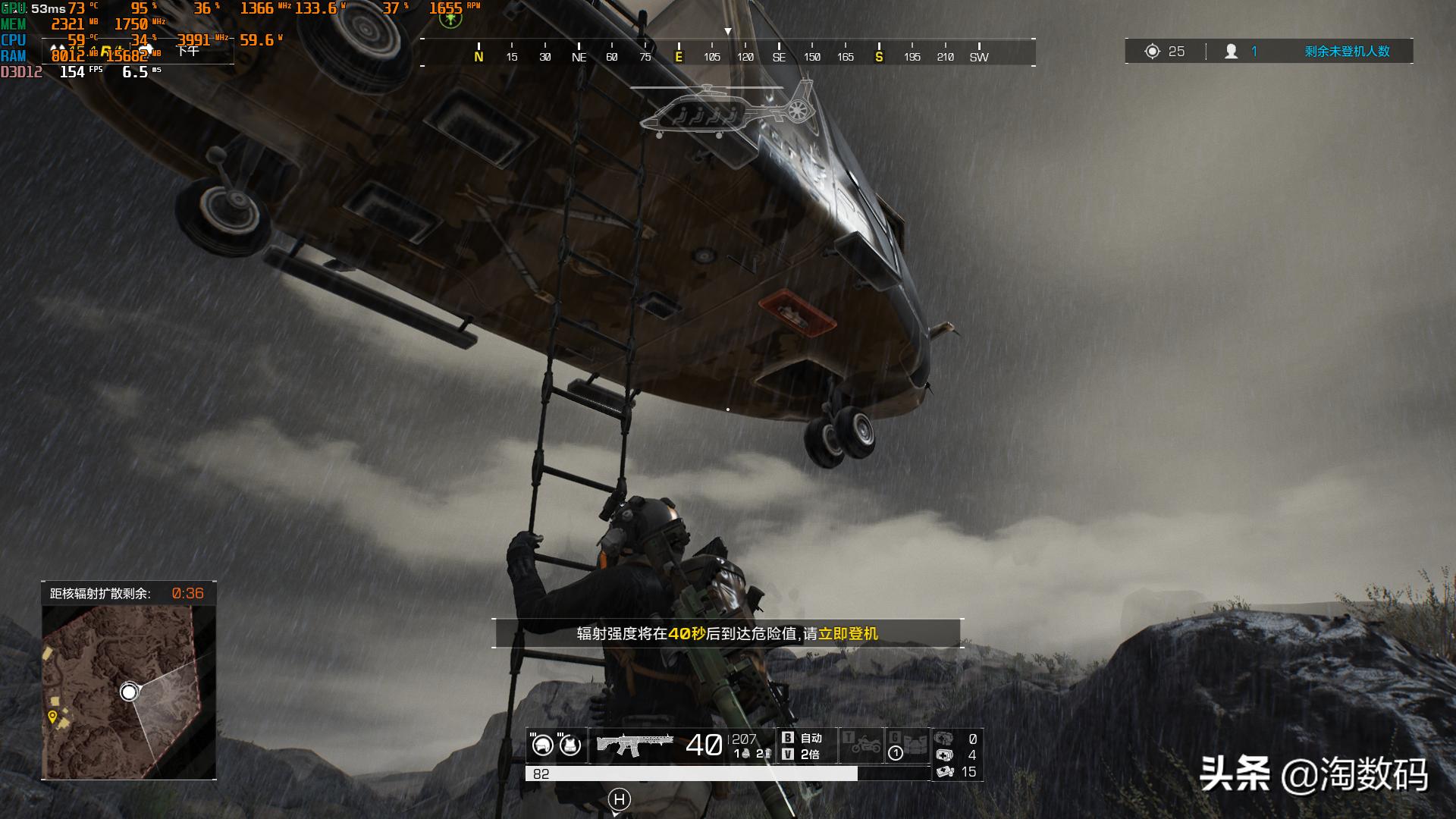This screenshot has height=819, width=1456.
Task: Click the helmet armor status icon
Action: click(542, 745)
